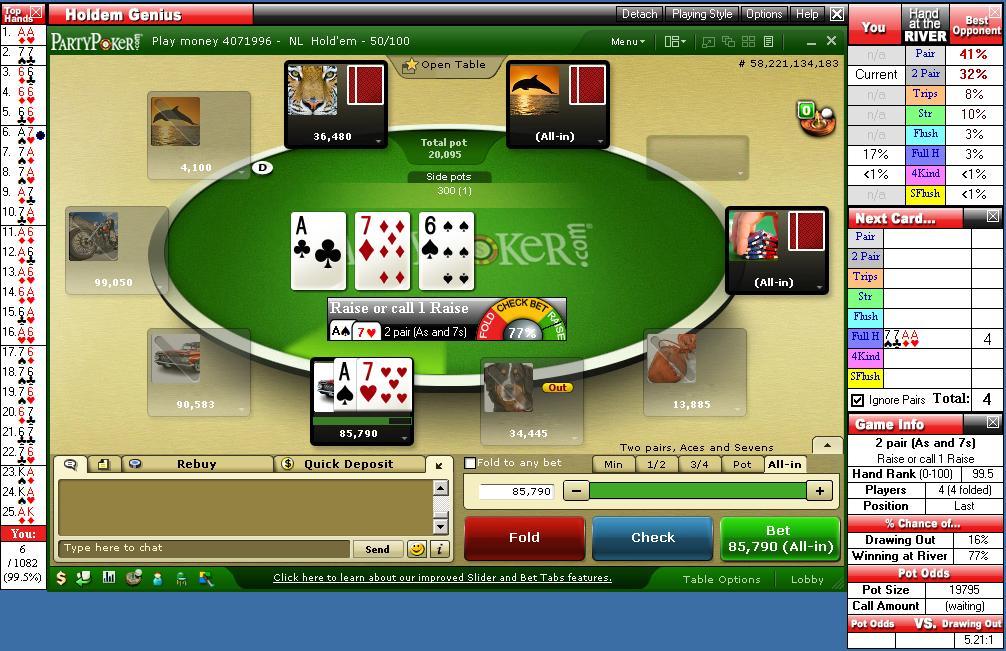Choose the 3/4 pot bet size

click(x=699, y=464)
